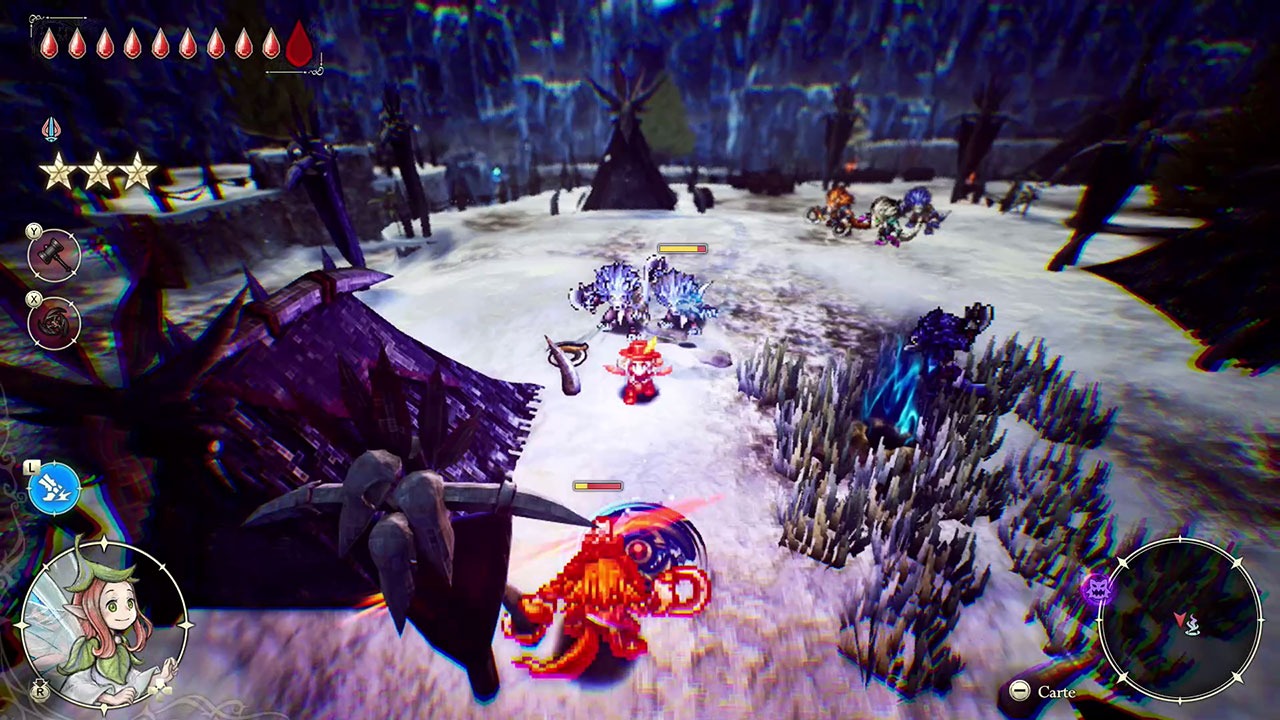The height and width of the screenshot is (720, 1280).
Task: Trigger the blue boot dash ability
Action: click(54, 489)
